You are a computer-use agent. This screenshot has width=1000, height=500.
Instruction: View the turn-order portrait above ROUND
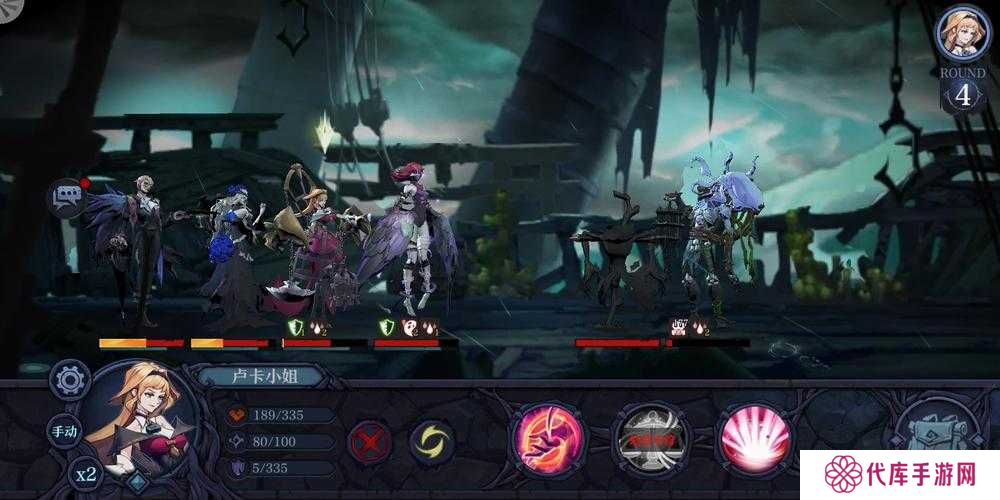click(x=962, y=33)
